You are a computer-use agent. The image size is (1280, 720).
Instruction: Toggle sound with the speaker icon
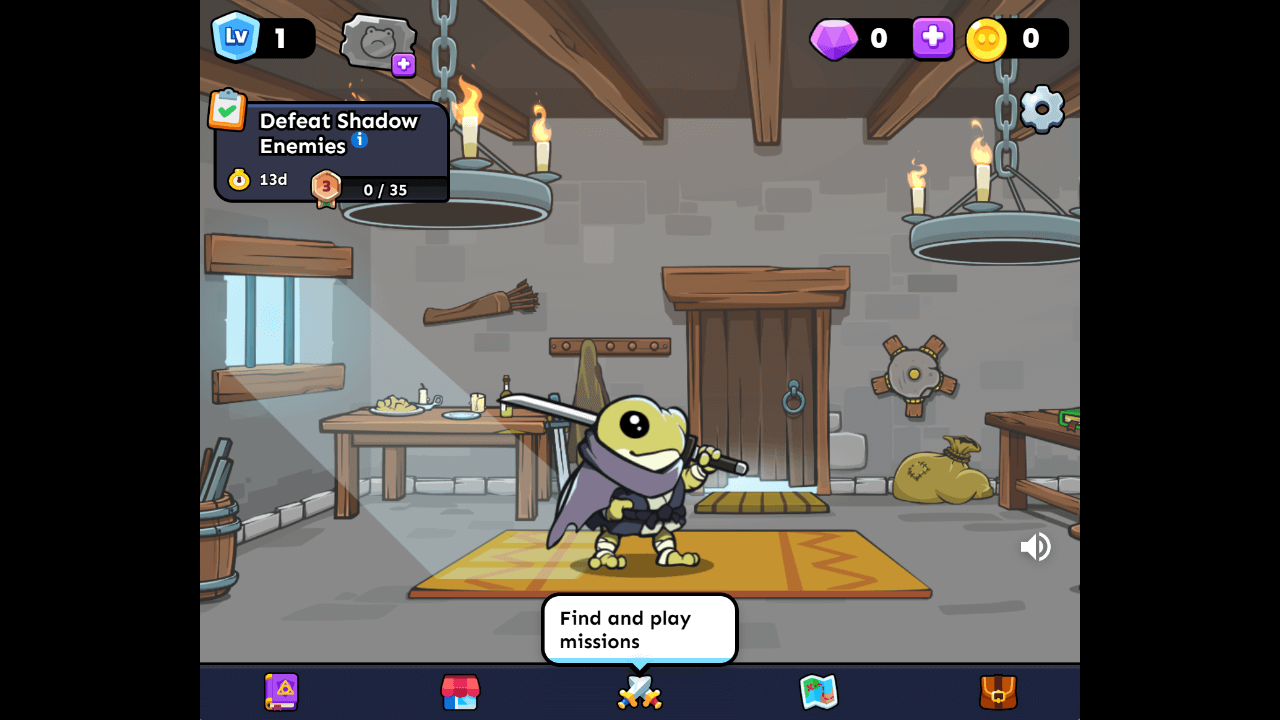coord(1035,547)
